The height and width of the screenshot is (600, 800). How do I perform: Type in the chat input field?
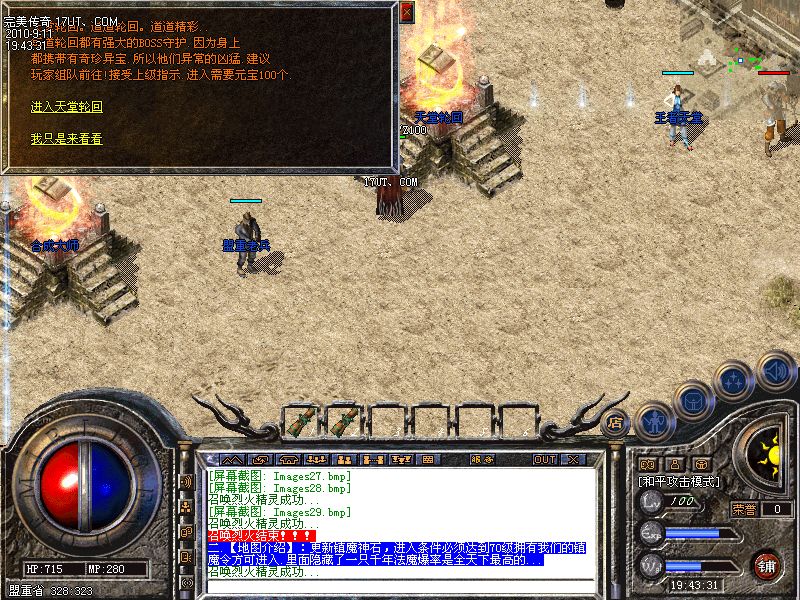[x=400, y=585]
